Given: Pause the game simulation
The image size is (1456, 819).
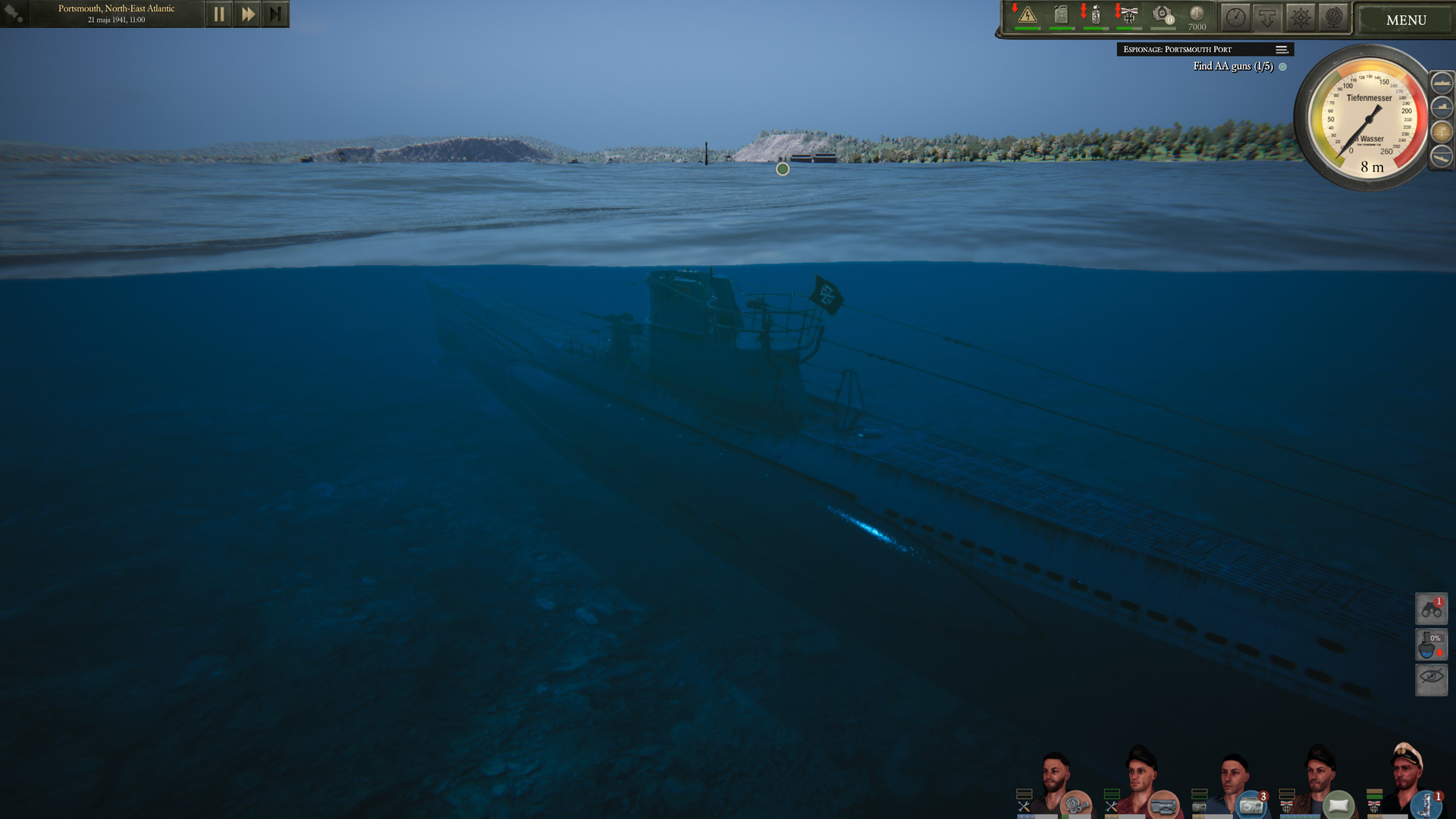Looking at the screenshot, I should click(218, 13).
